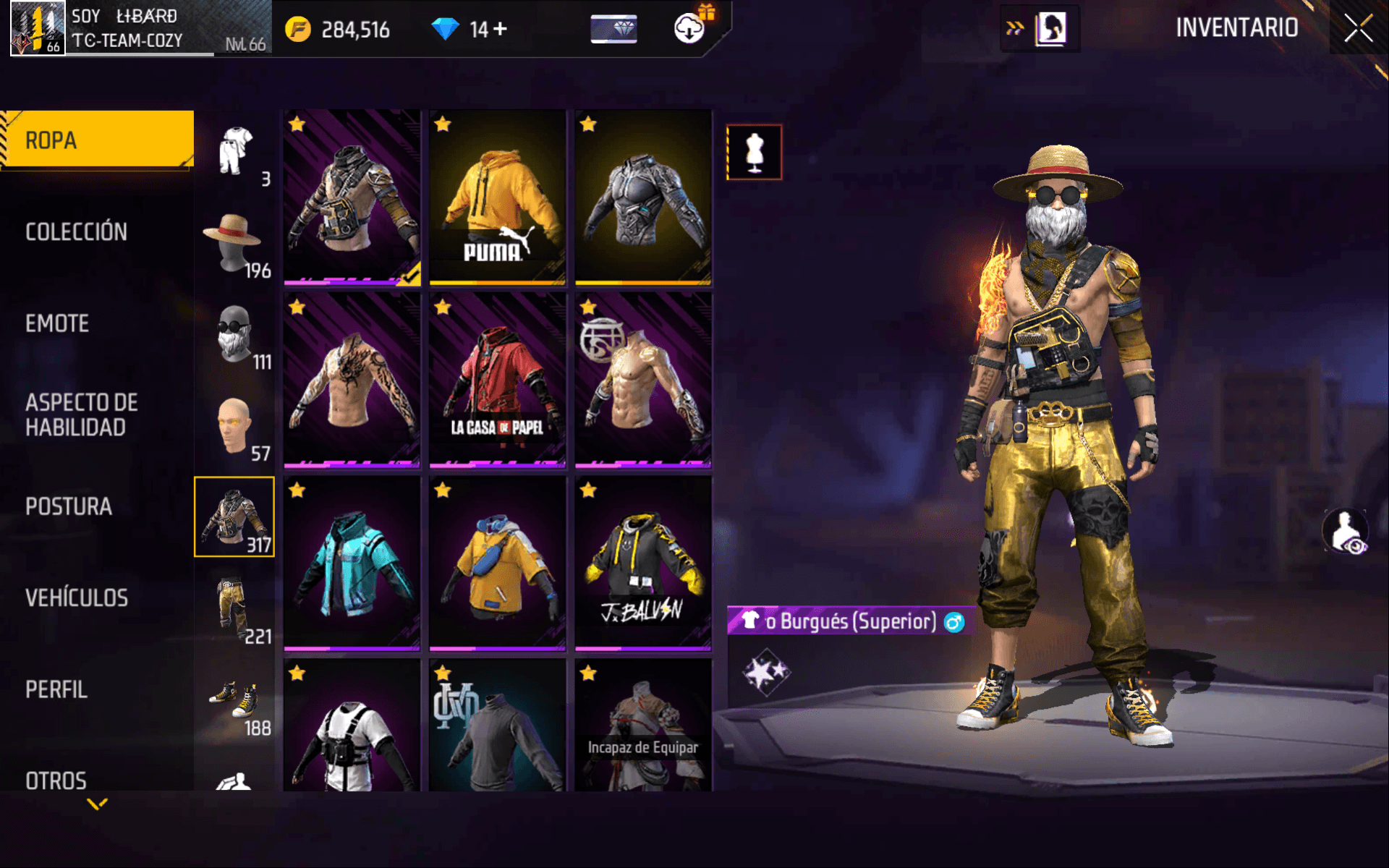
Task: Open the sneakers shoe category
Action: point(234,700)
